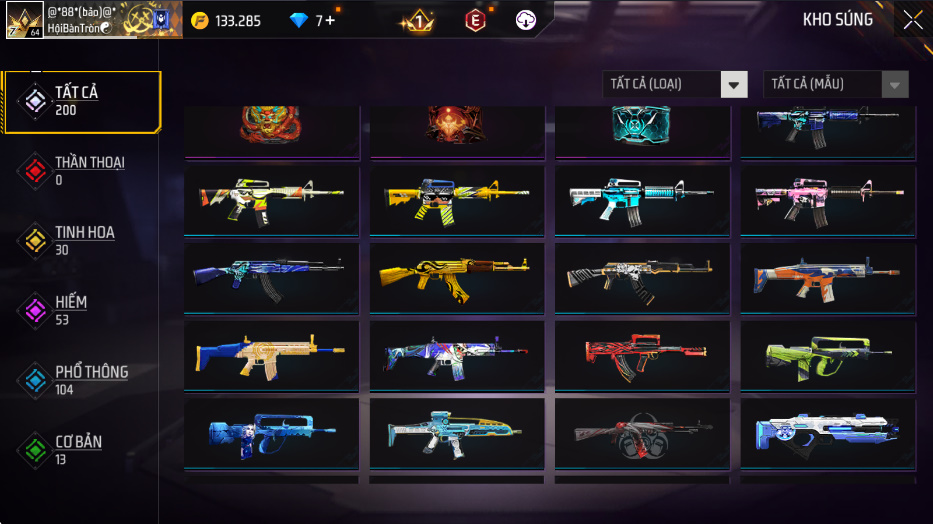Open the red hexagon E badge
This screenshot has height=524, width=933.
[x=476, y=20]
